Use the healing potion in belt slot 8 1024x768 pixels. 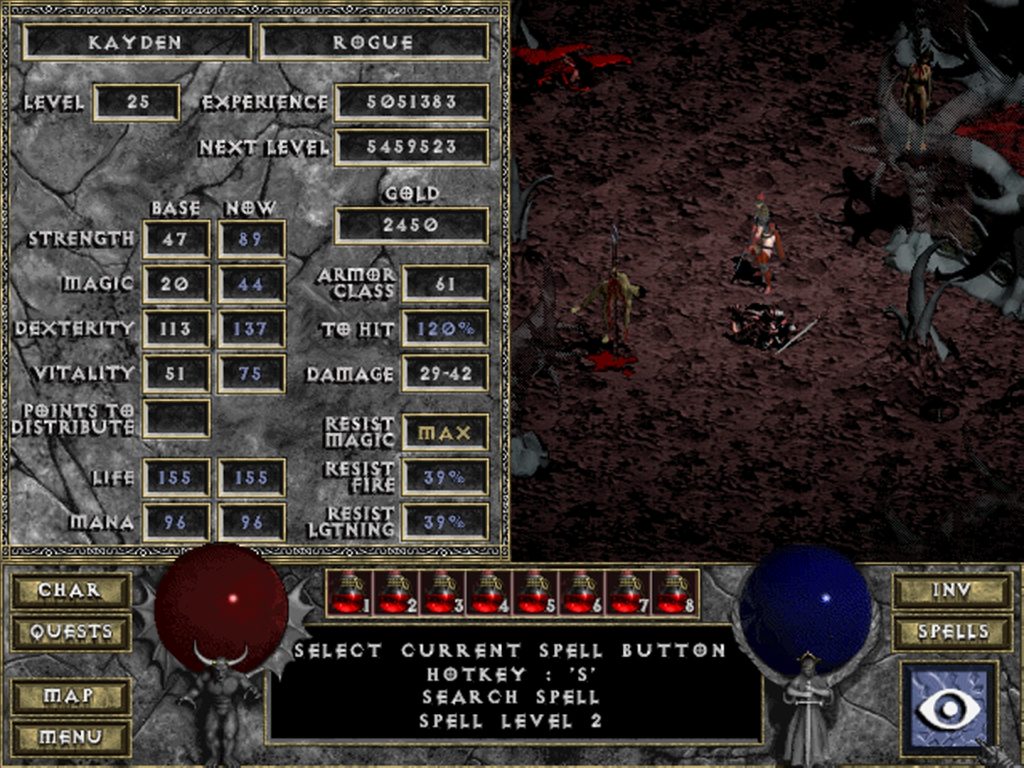tap(675, 593)
